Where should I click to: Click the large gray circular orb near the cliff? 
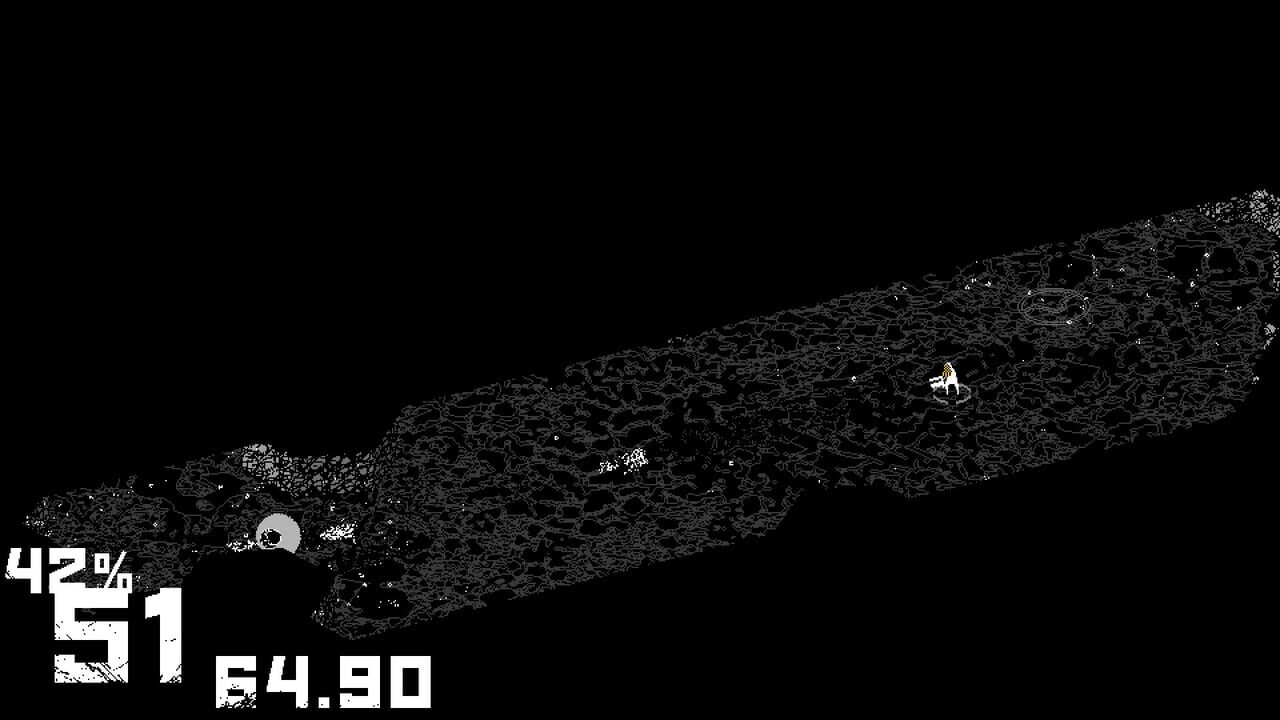pos(278,532)
